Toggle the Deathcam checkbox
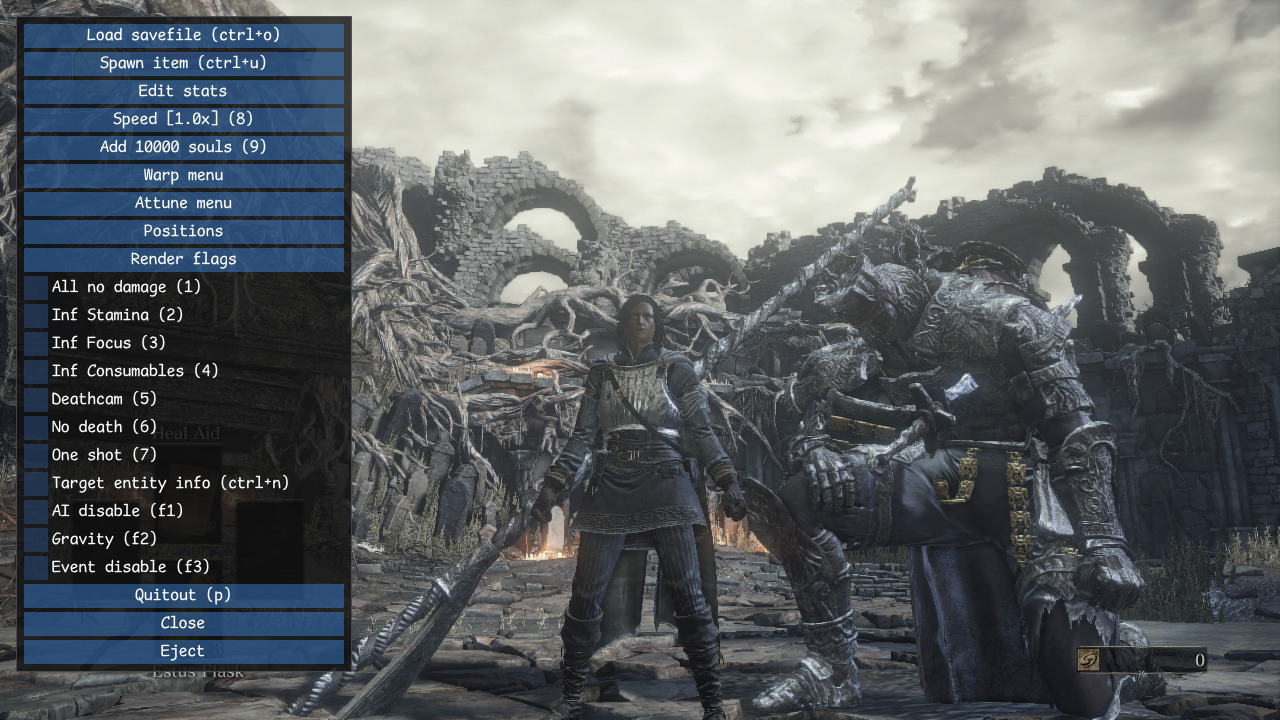 [x=36, y=399]
